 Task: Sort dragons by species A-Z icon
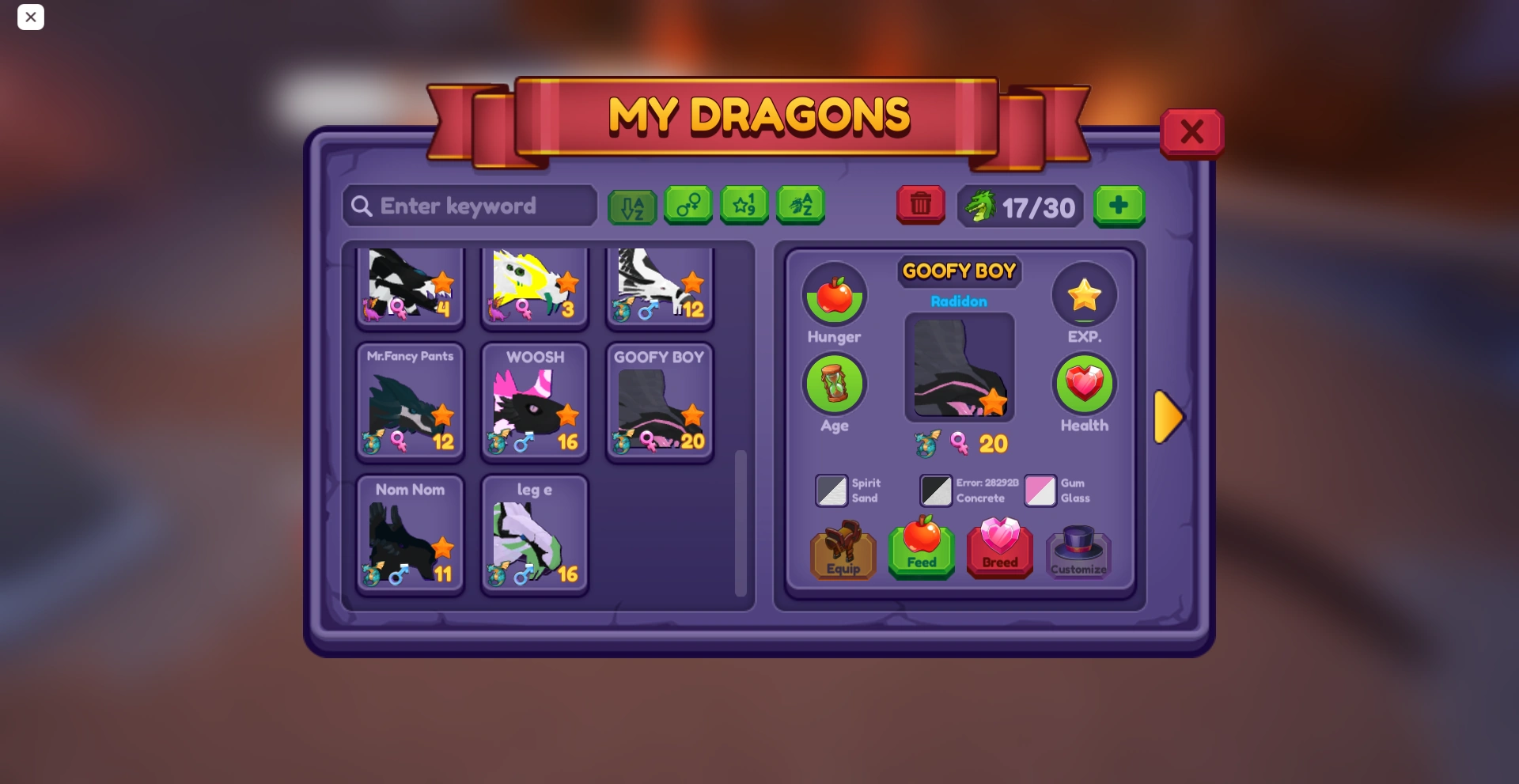coord(801,206)
